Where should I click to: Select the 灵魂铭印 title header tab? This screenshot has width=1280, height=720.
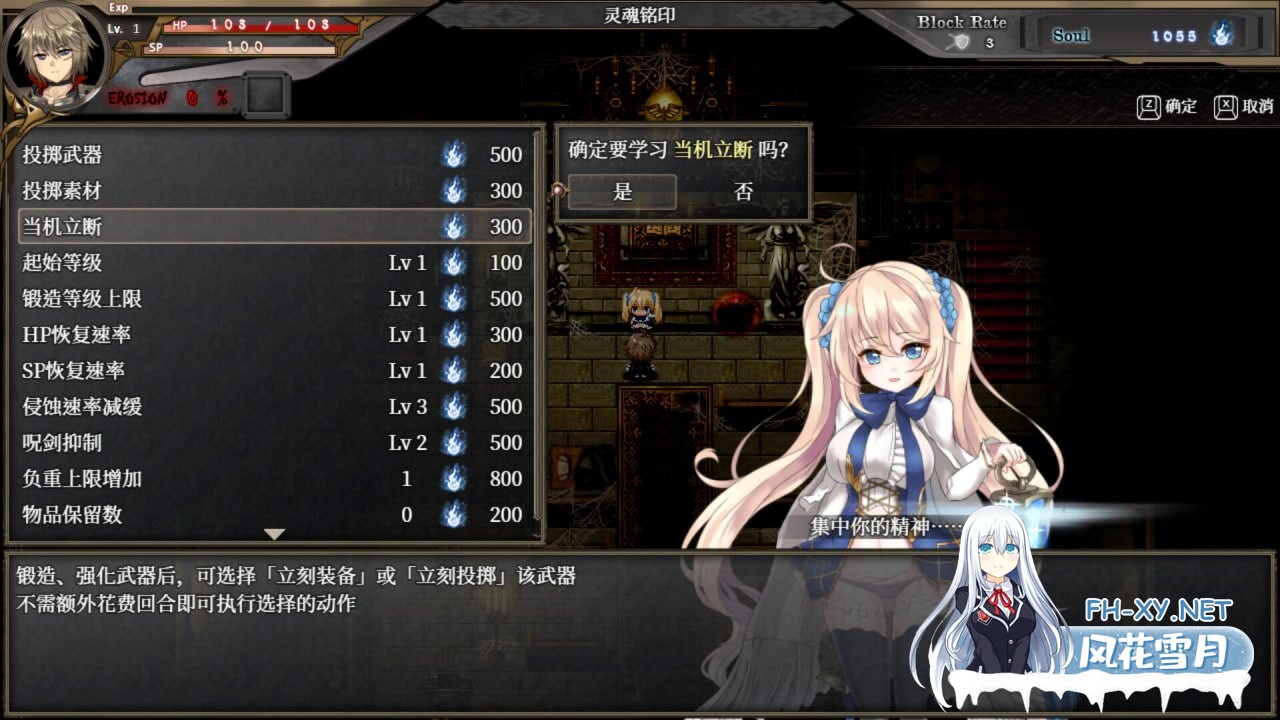pyautogui.click(x=640, y=14)
